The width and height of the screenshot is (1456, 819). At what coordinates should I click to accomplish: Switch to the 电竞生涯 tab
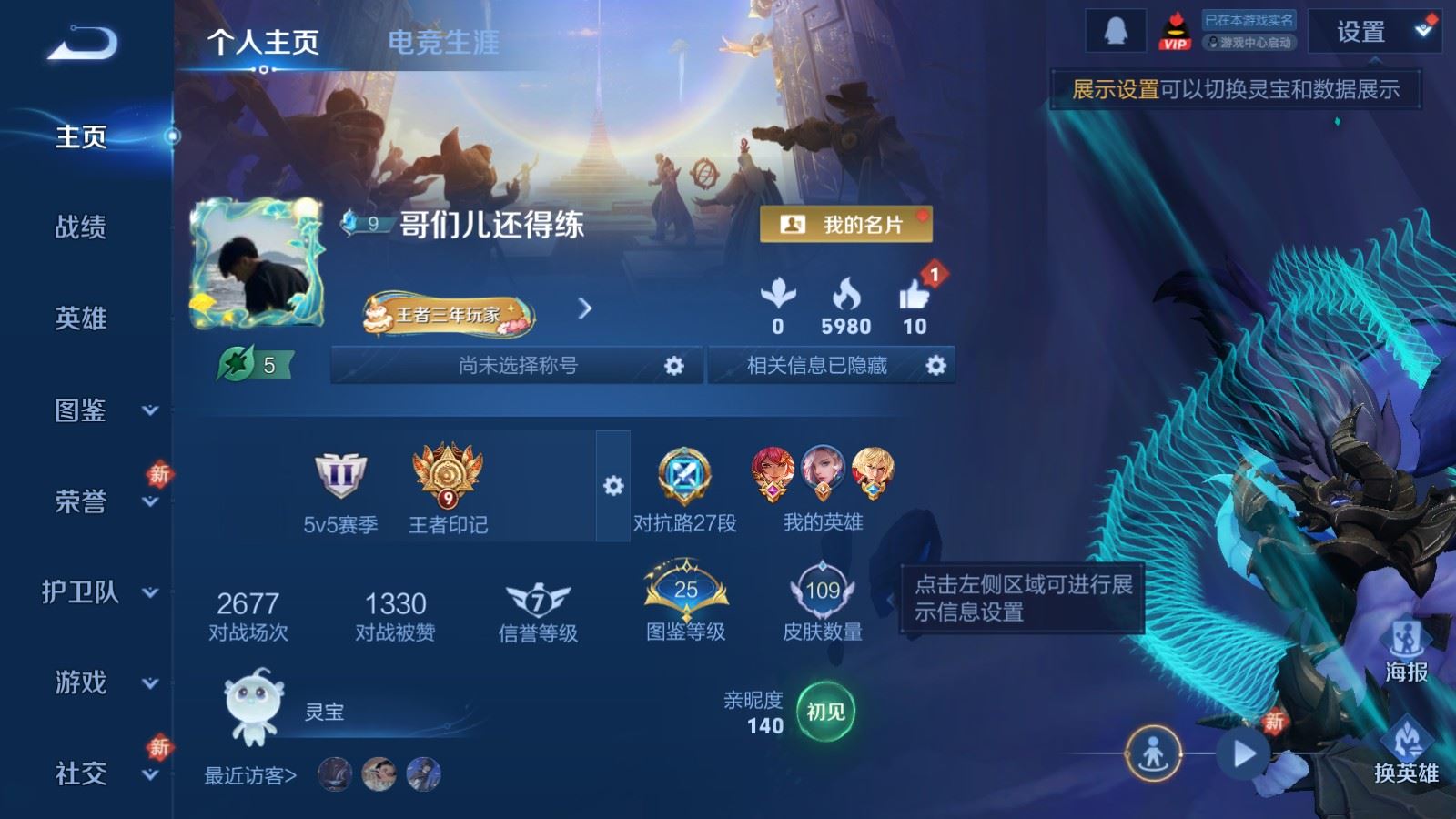pyautogui.click(x=443, y=42)
